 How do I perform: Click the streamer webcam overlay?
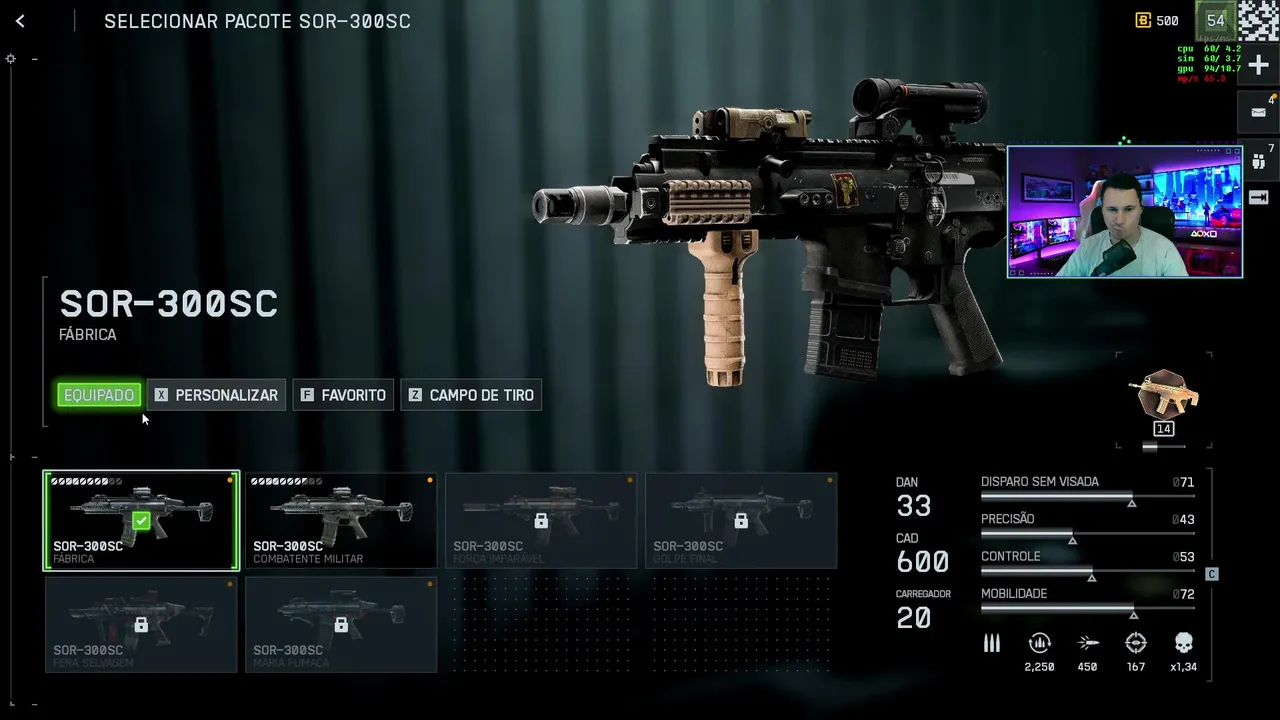[x=1124, y=212]
